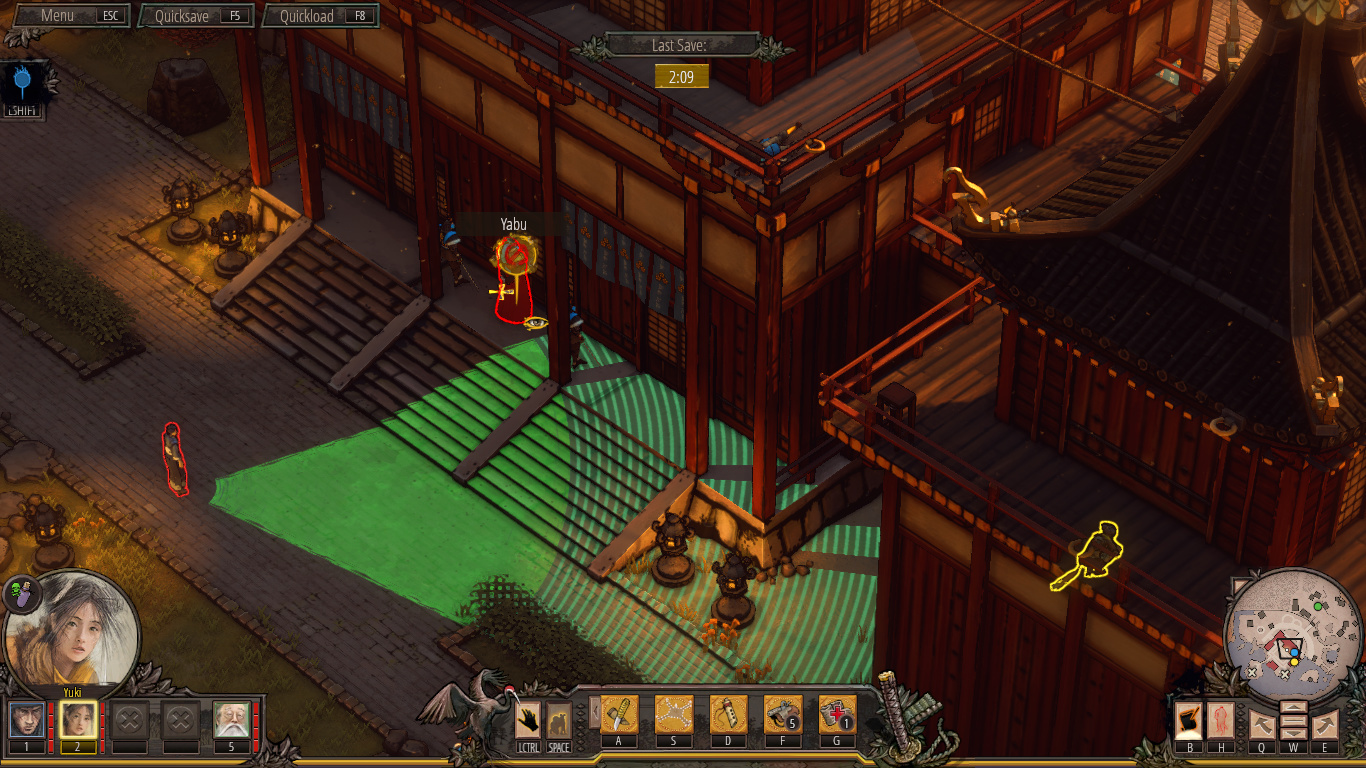This screenshot has height=768, width=1366.
Task: Click the Quicksave button
Action: coord(197,16)
